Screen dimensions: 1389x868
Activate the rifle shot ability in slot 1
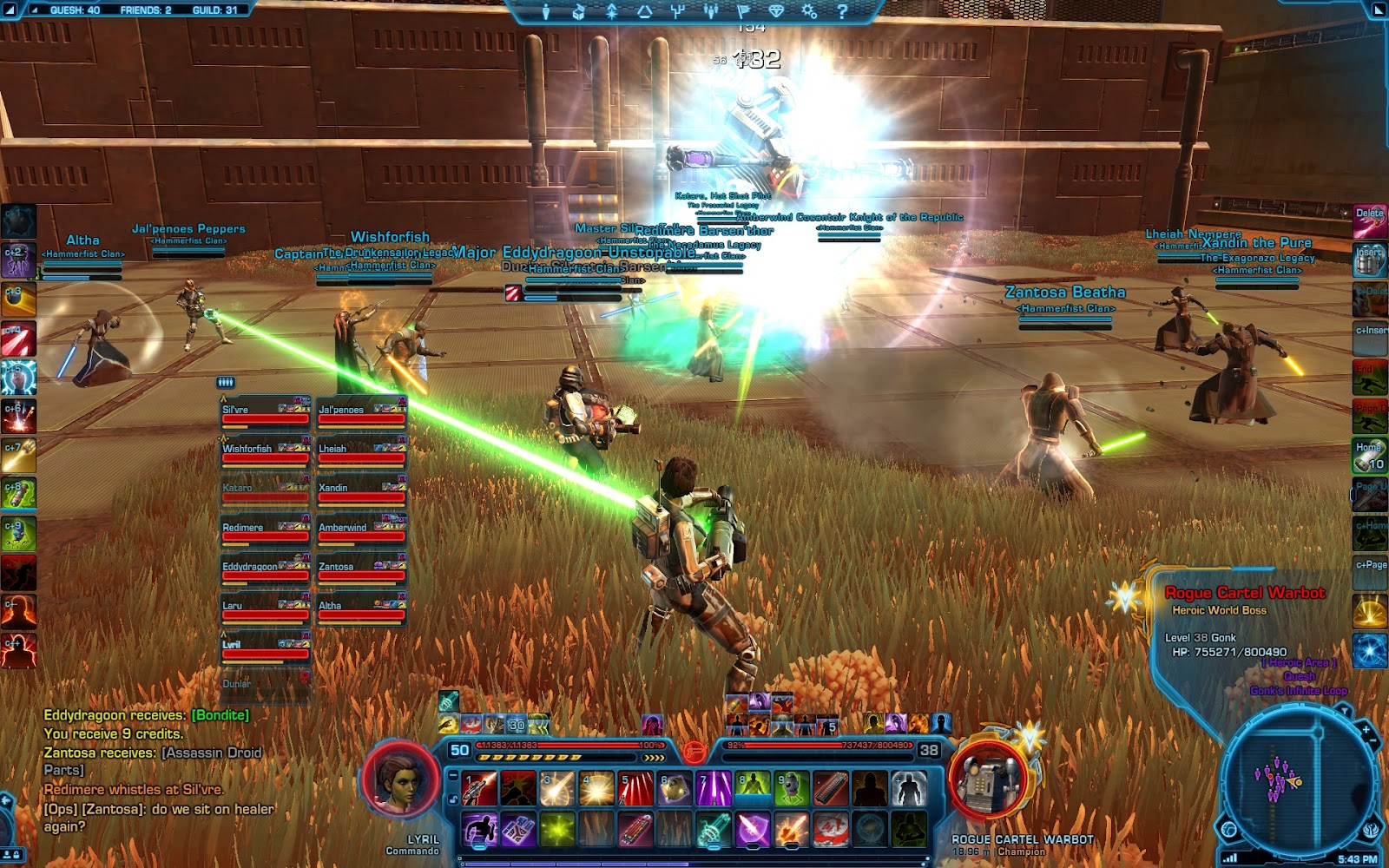point(479,789)
